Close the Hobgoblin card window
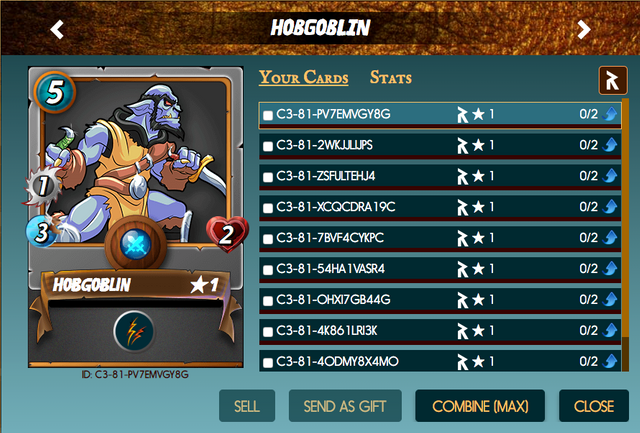 pyautogui.click(x=594, y=407)
